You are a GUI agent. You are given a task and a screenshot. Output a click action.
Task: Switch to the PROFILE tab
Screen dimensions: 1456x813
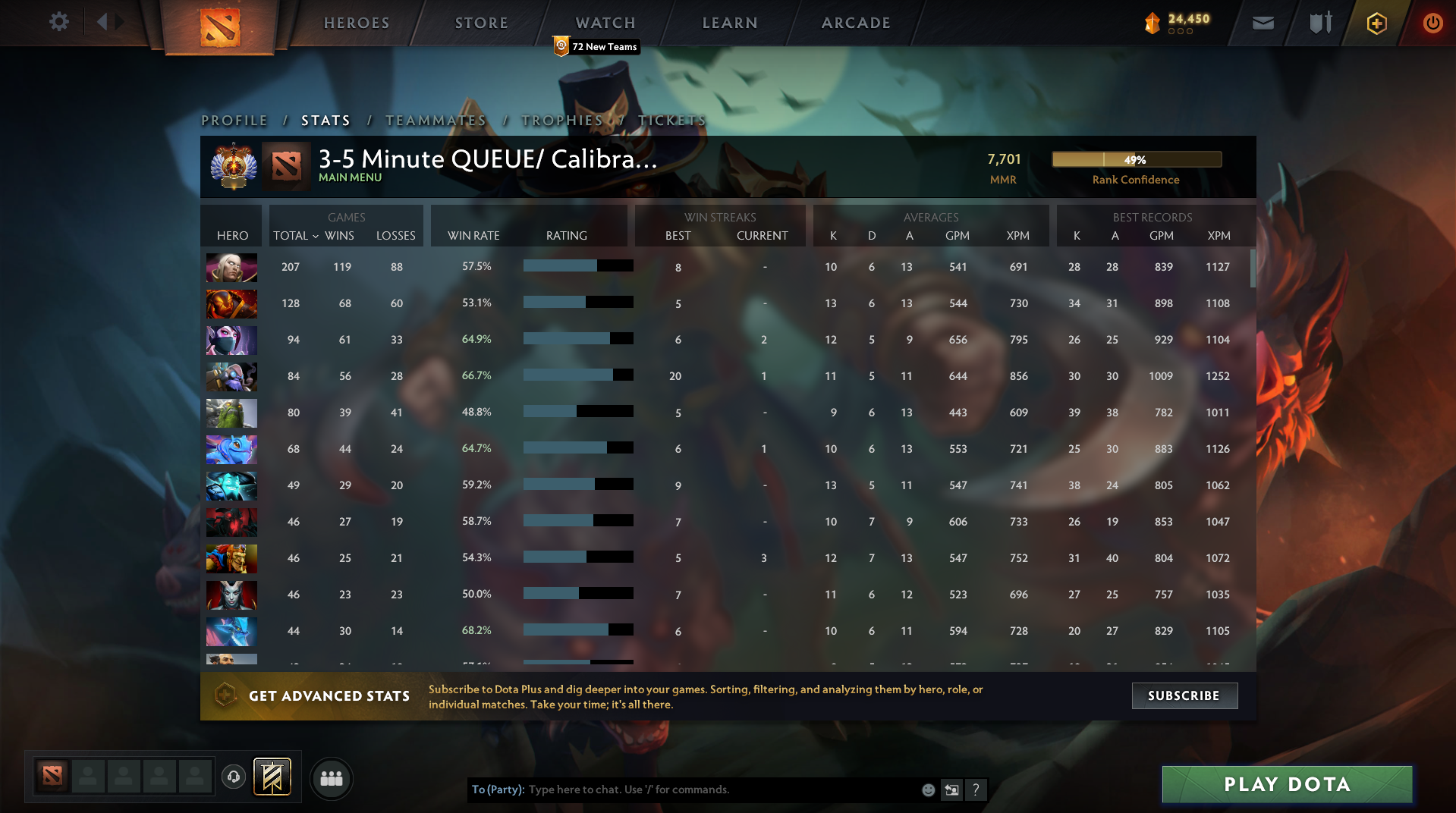click(234, 120)
